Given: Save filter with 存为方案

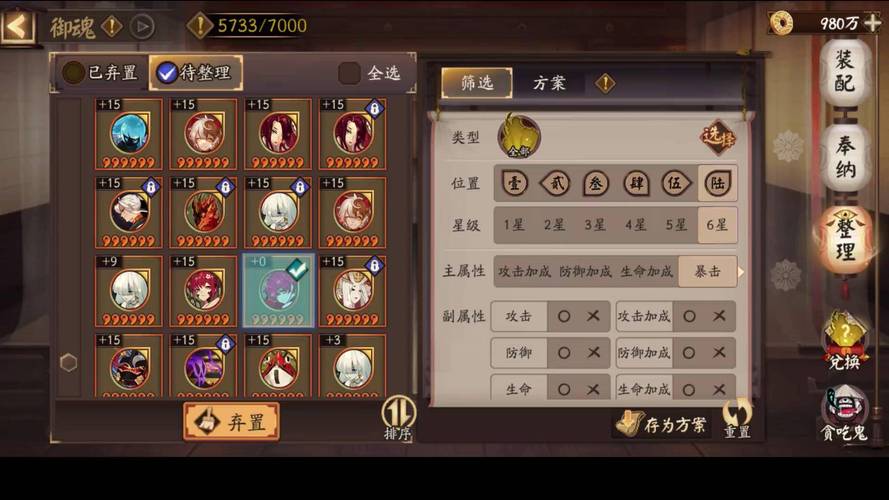Looking at the screenshot, I should click(664, 425).
